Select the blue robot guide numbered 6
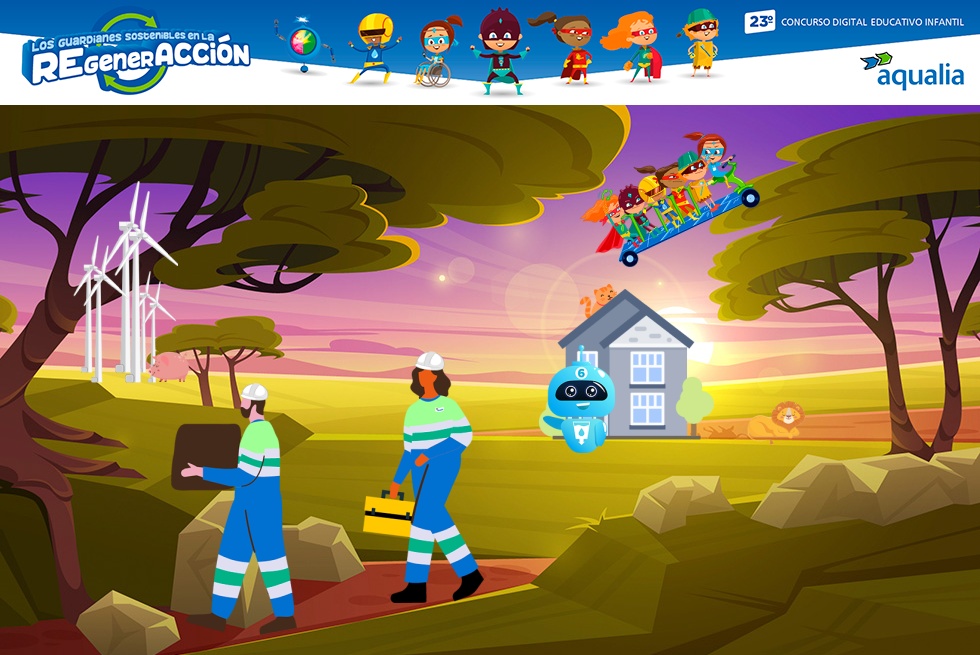 point(581,405)
